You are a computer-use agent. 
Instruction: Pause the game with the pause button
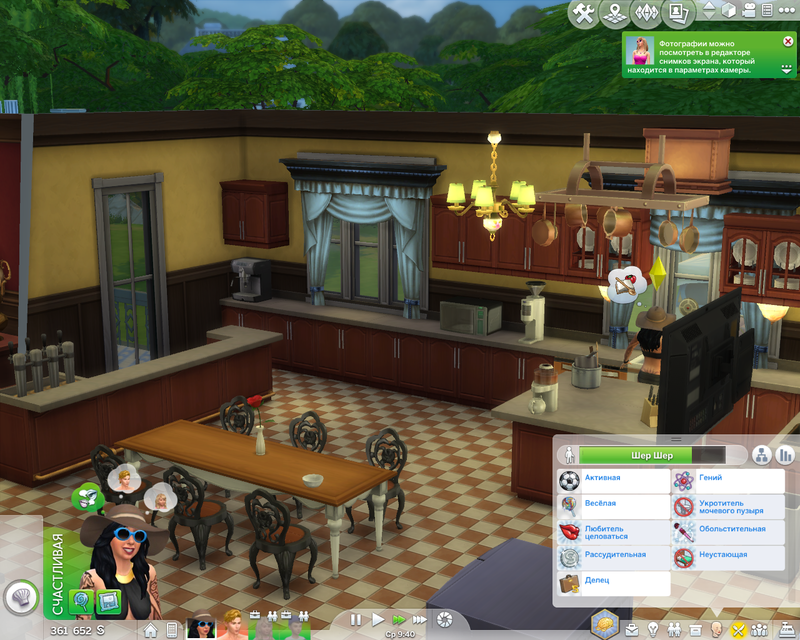[x=355, y=620]
